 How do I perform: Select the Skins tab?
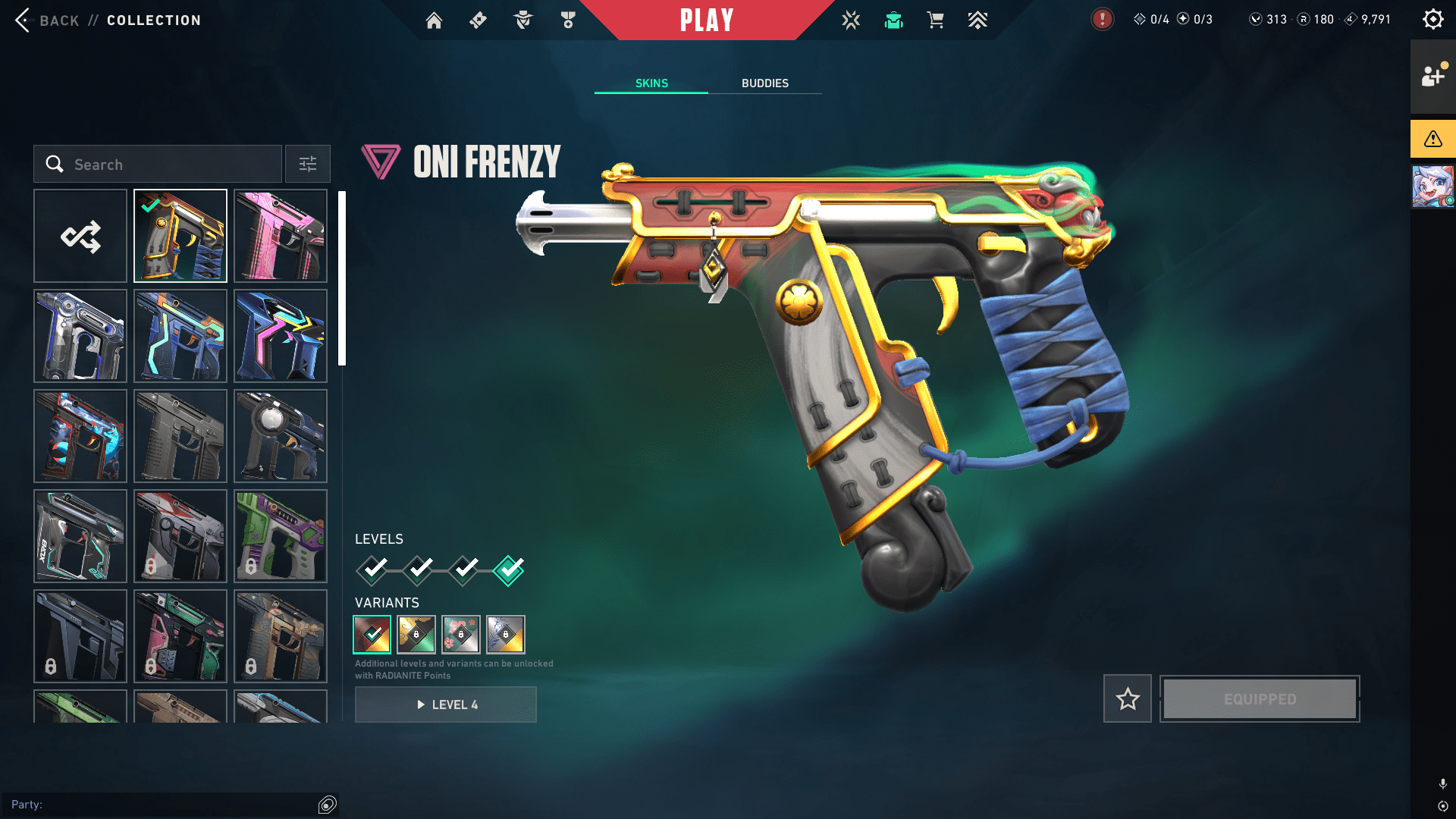[651, 83]
